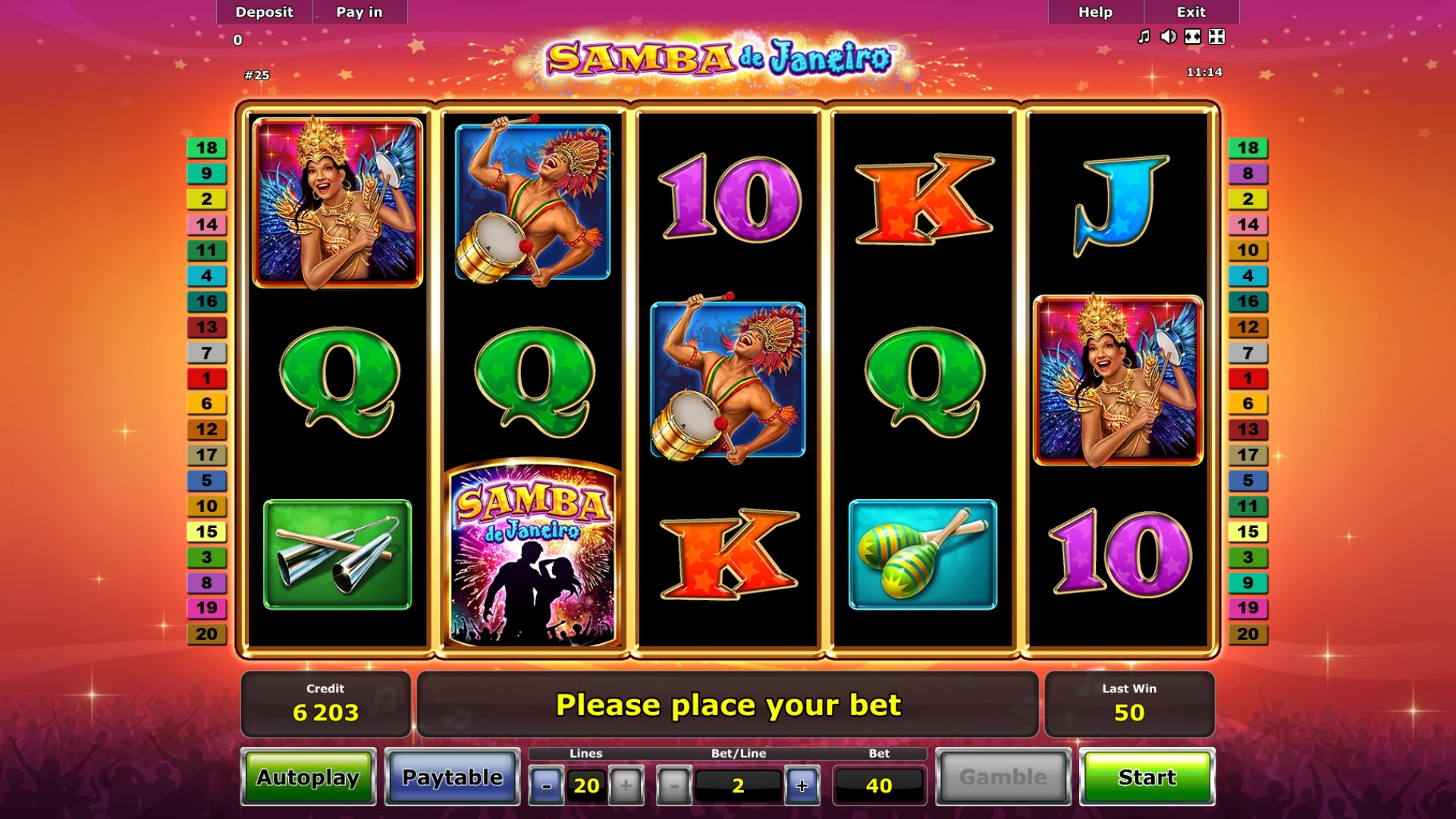Select payline 18 on the left side
The height and width of the screenshot is (819, 1456).
coord(206,148)
